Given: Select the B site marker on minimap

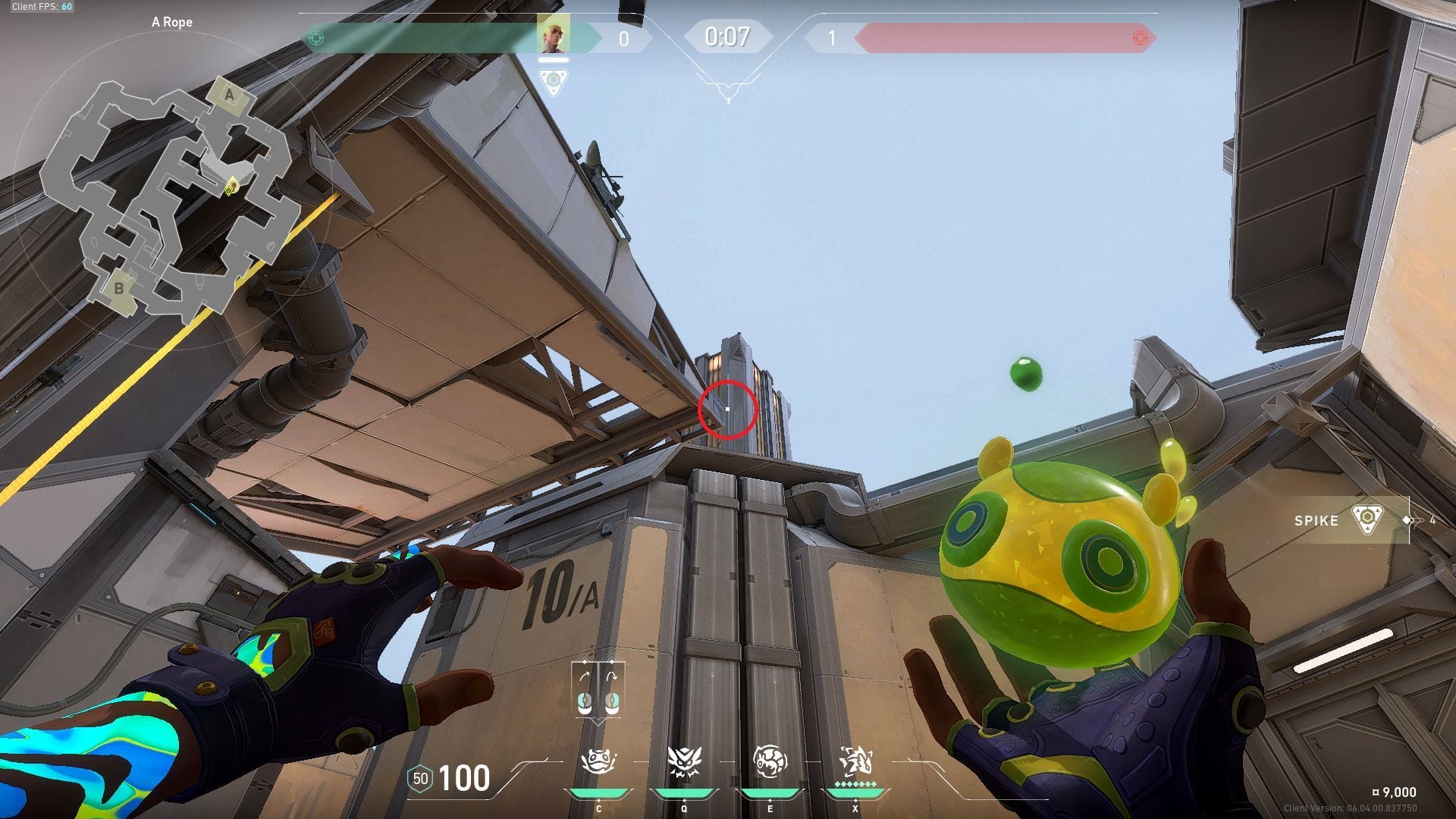Looking at the screenshot, I should pyautogui.click(x=119, y=289).
